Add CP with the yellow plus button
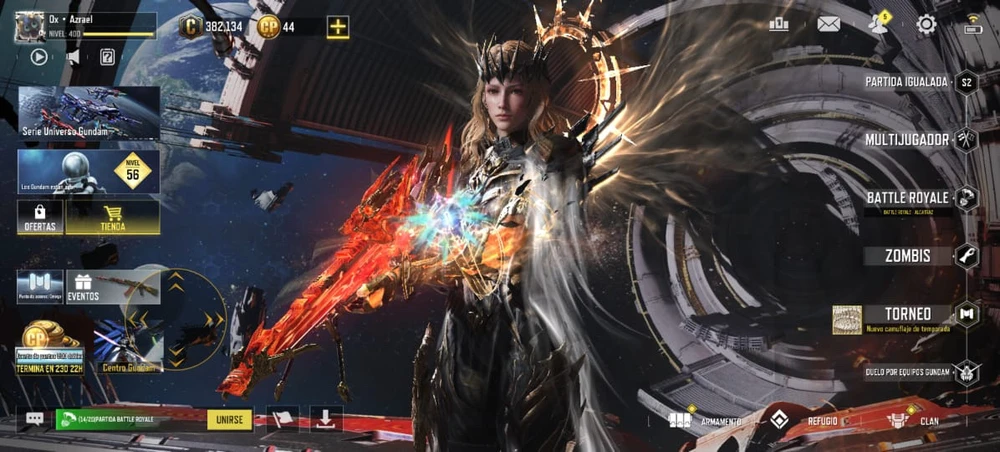The image size is (1000, 452). click(338, 27)
